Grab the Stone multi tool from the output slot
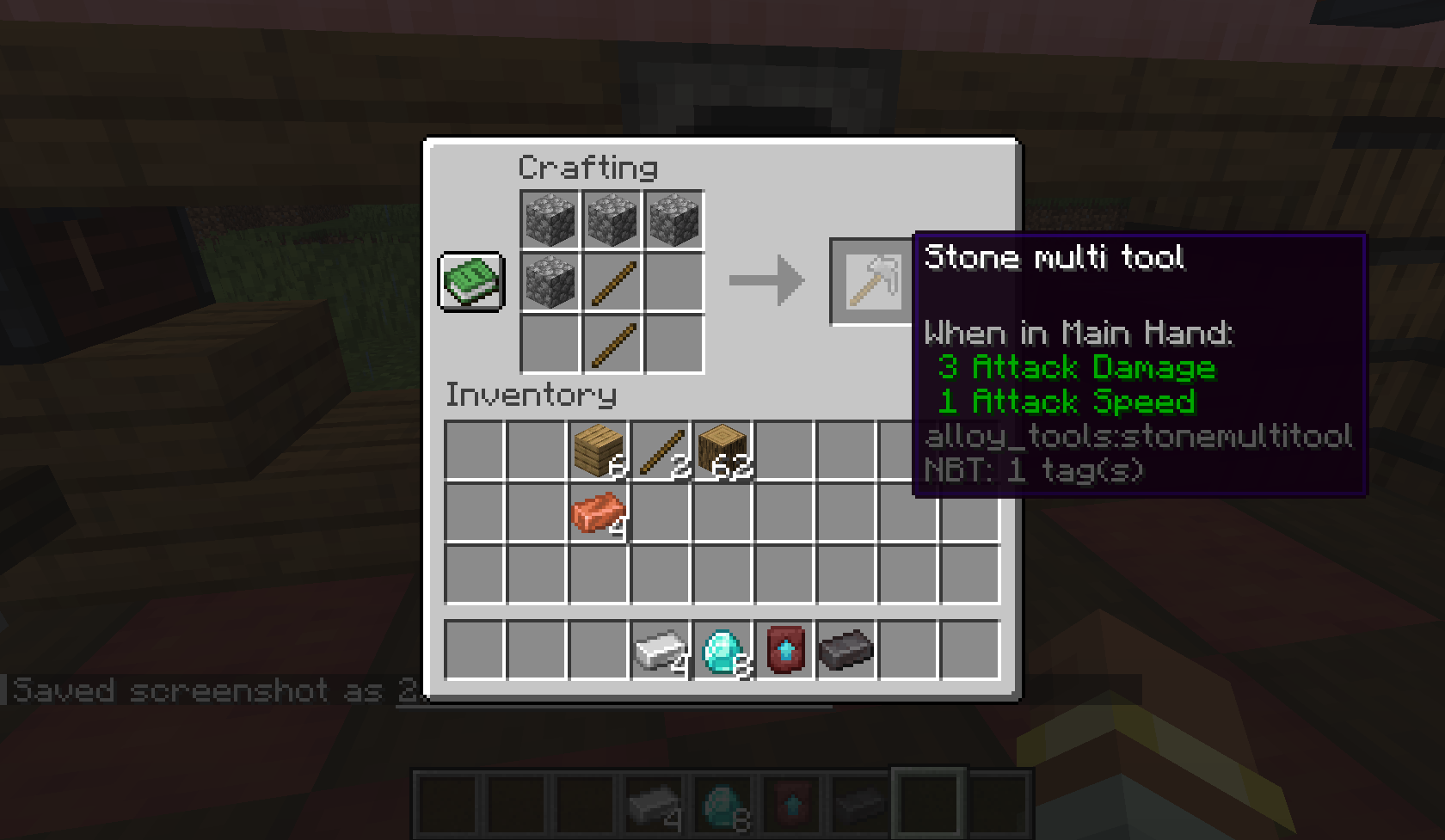1445x840 pixels. click(x=869, y=279)
